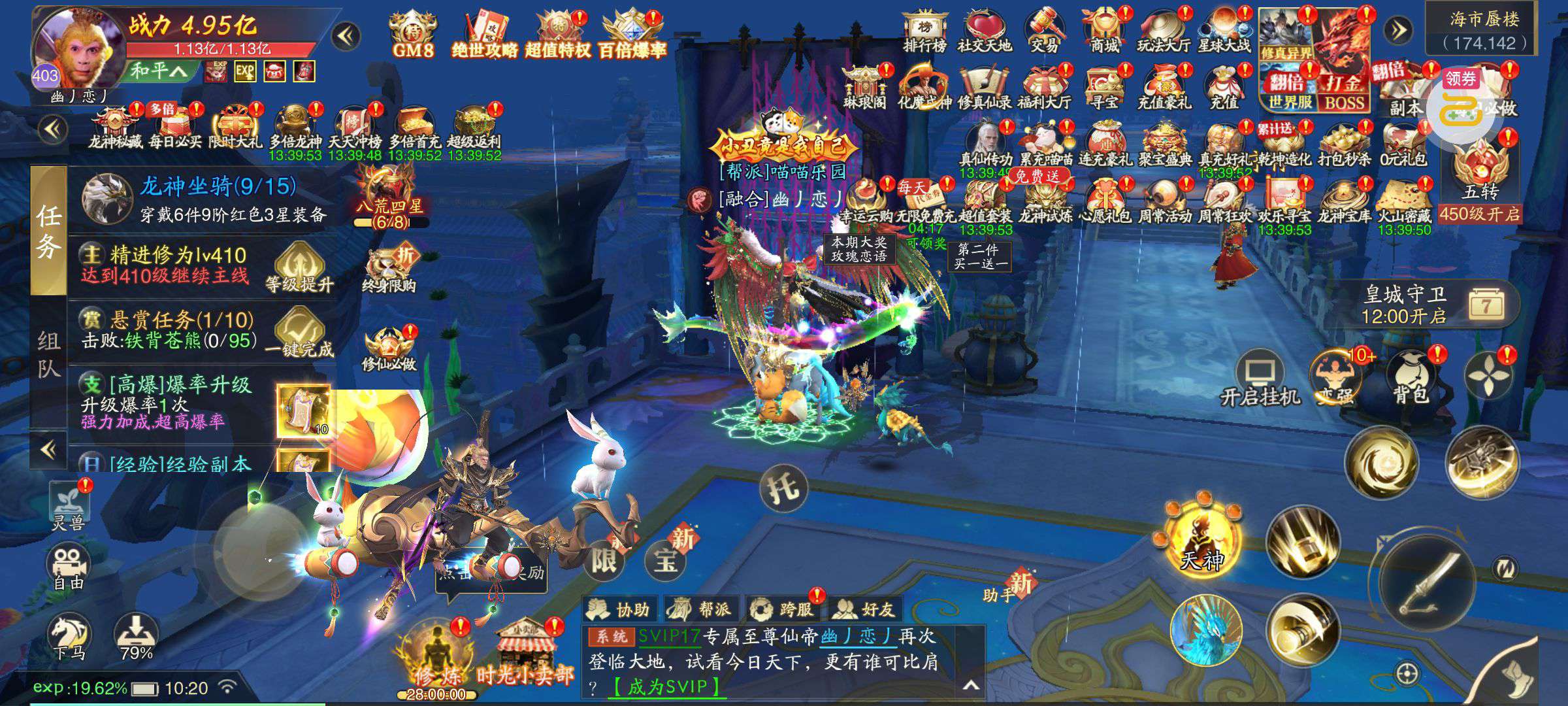
Task: Open the 排行榜 ranking icon
Action: [x=924, y=31]
